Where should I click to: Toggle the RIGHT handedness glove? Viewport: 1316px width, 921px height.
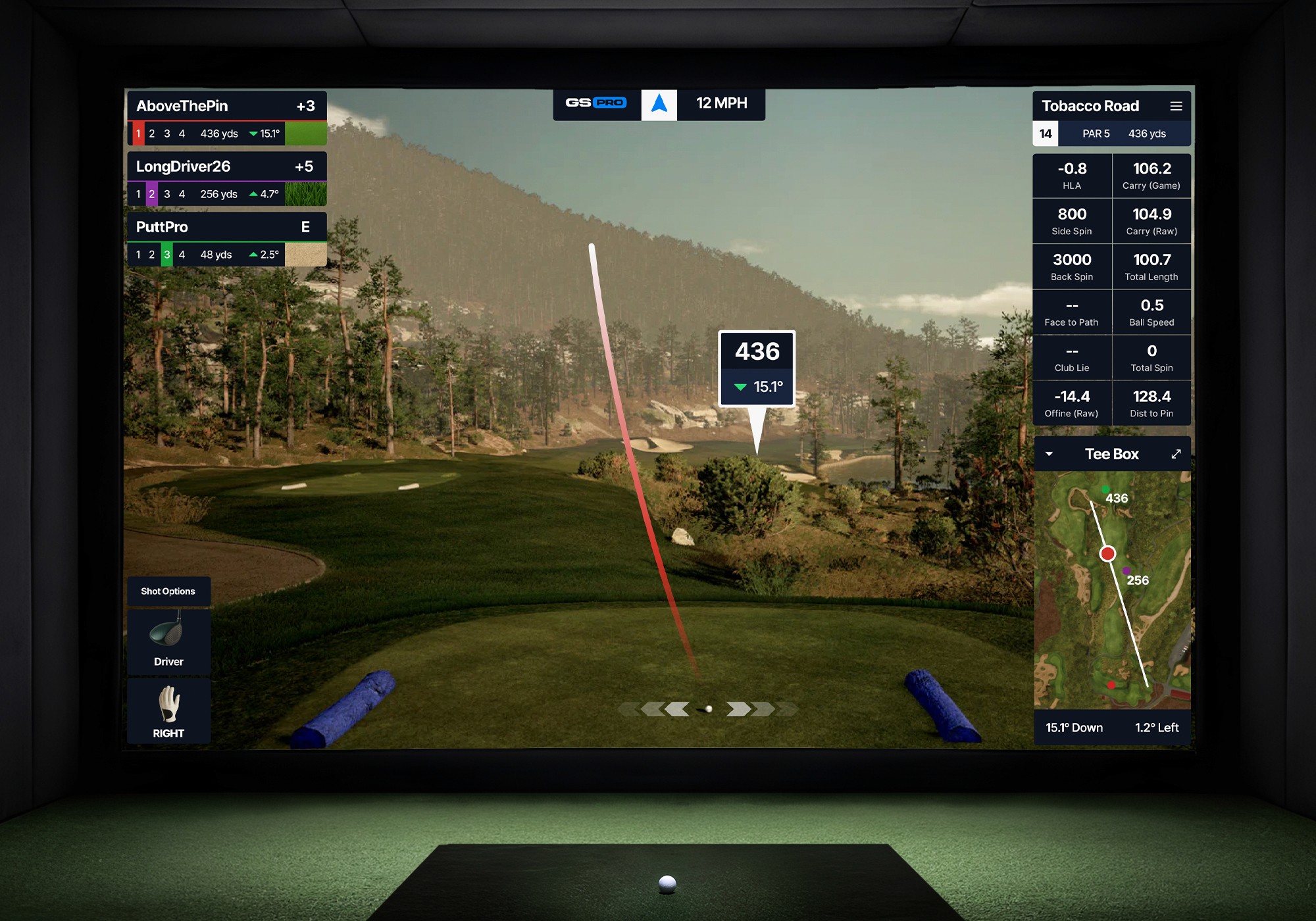pos(168,711)
